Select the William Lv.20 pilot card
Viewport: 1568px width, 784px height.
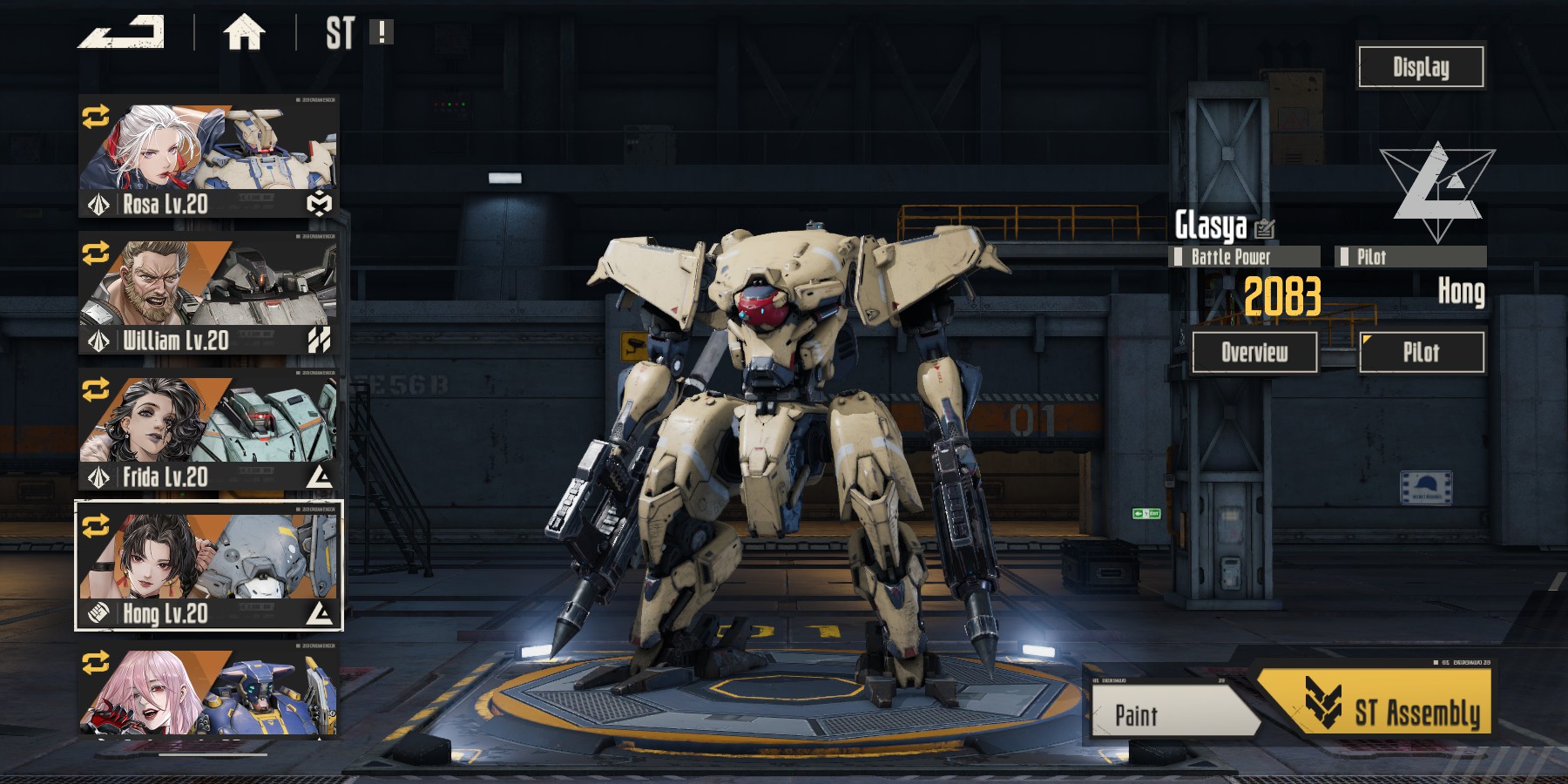(x=209, y=294)
